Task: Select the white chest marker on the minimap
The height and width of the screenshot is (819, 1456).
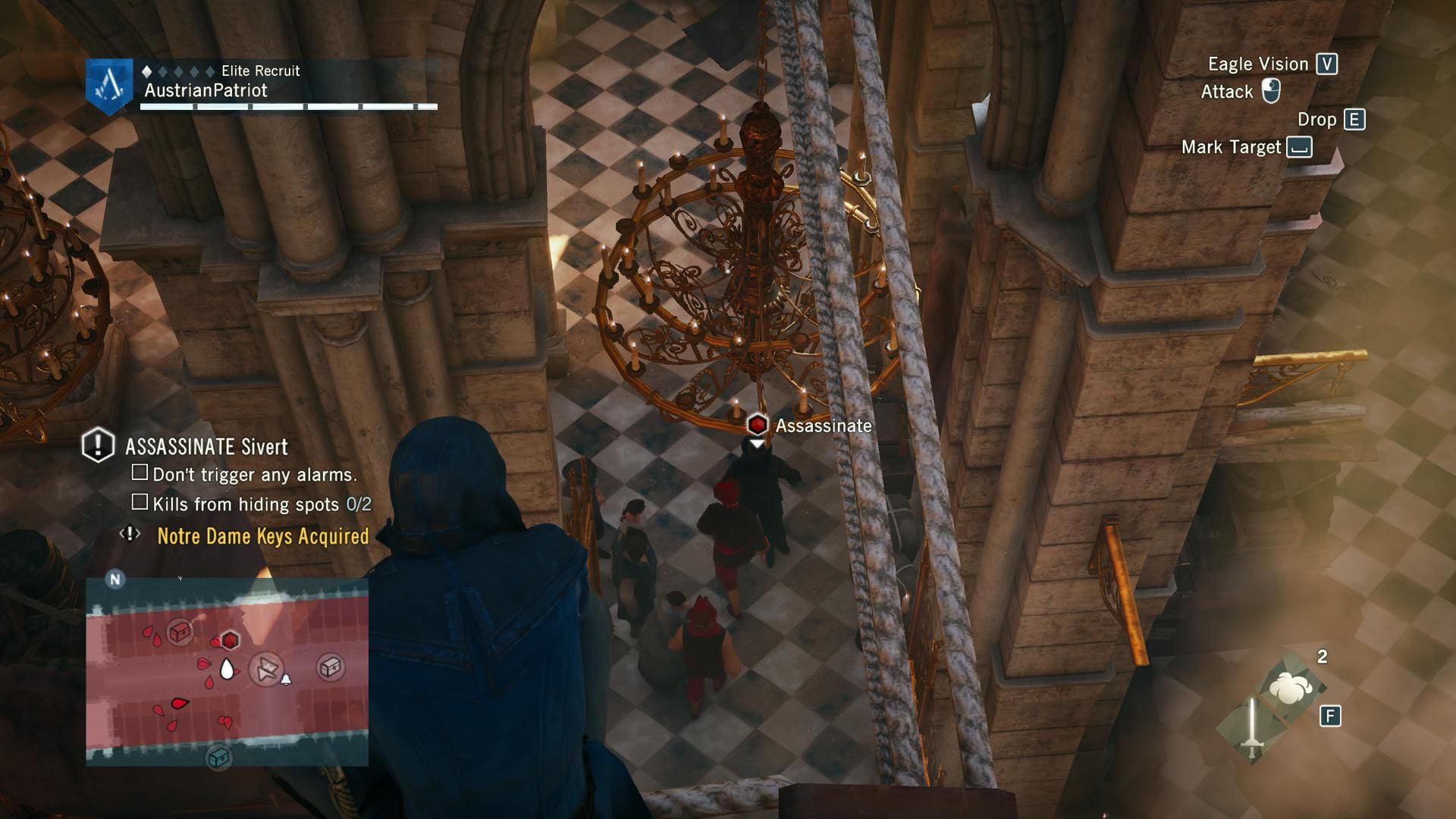Action: click(x=330, y=667)
